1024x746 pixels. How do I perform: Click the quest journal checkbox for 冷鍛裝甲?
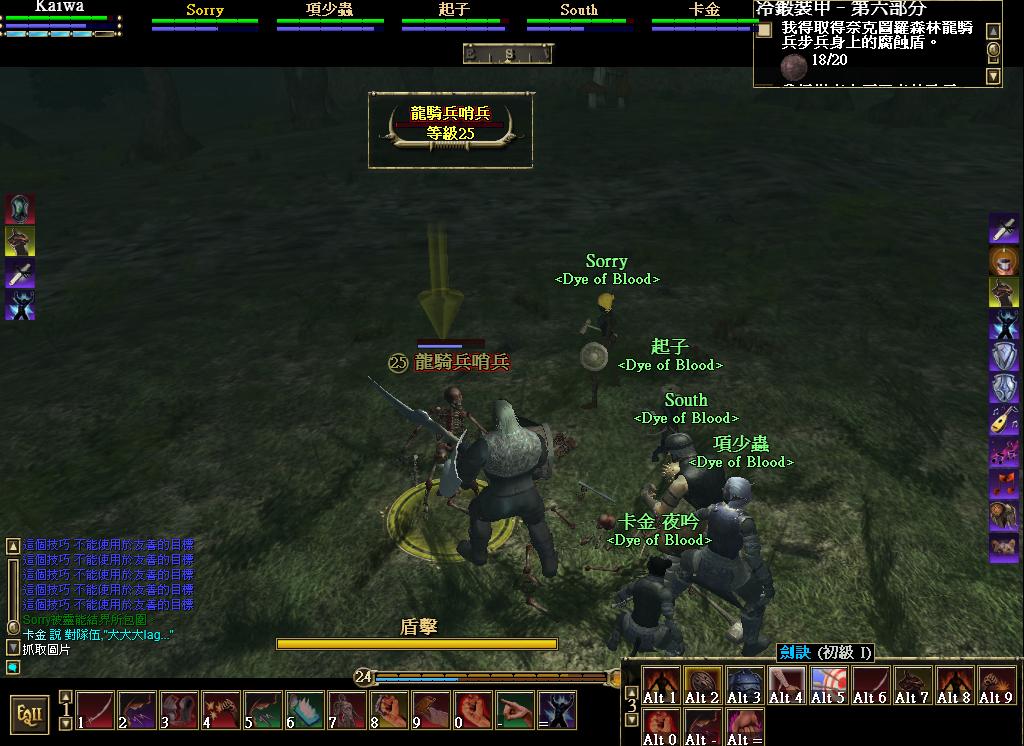(764, 30)
